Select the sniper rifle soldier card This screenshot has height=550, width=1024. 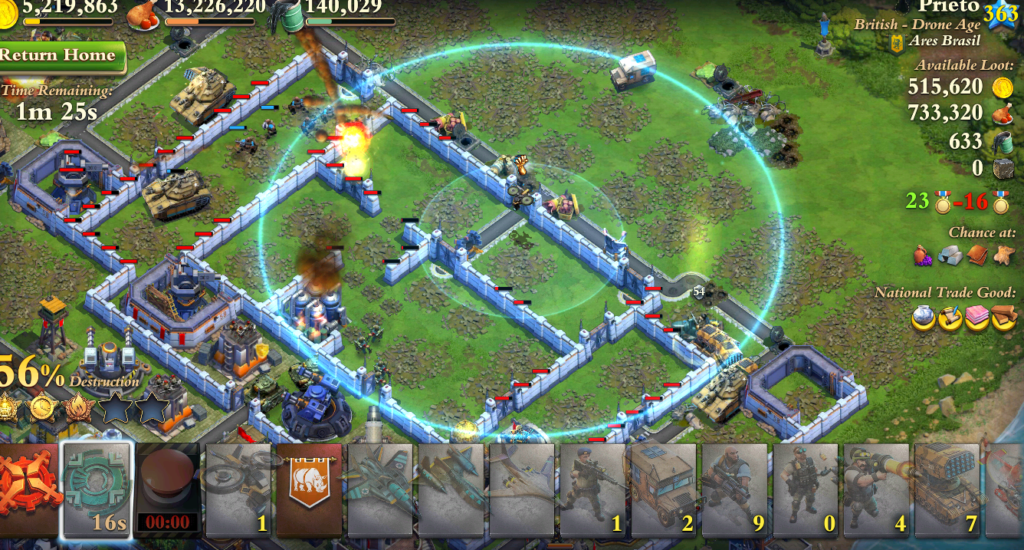coord(593,490)
